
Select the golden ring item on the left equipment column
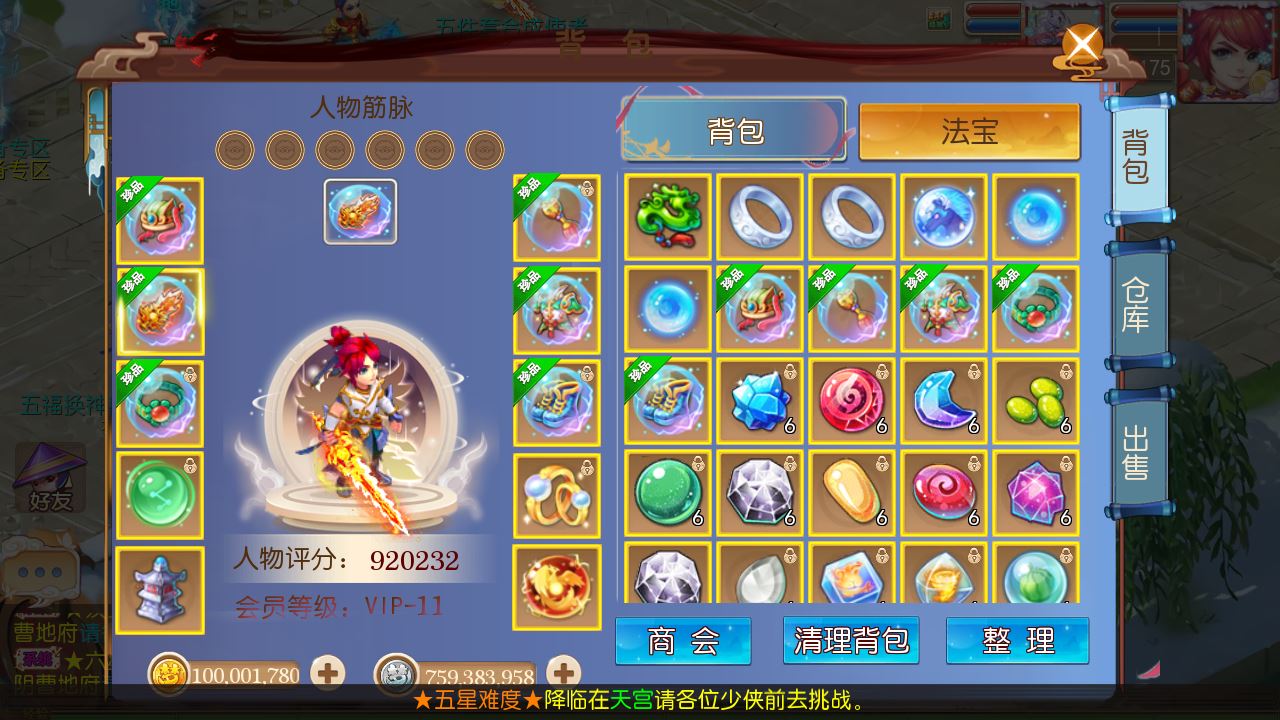pyautogui.click(x=557, y=493)
